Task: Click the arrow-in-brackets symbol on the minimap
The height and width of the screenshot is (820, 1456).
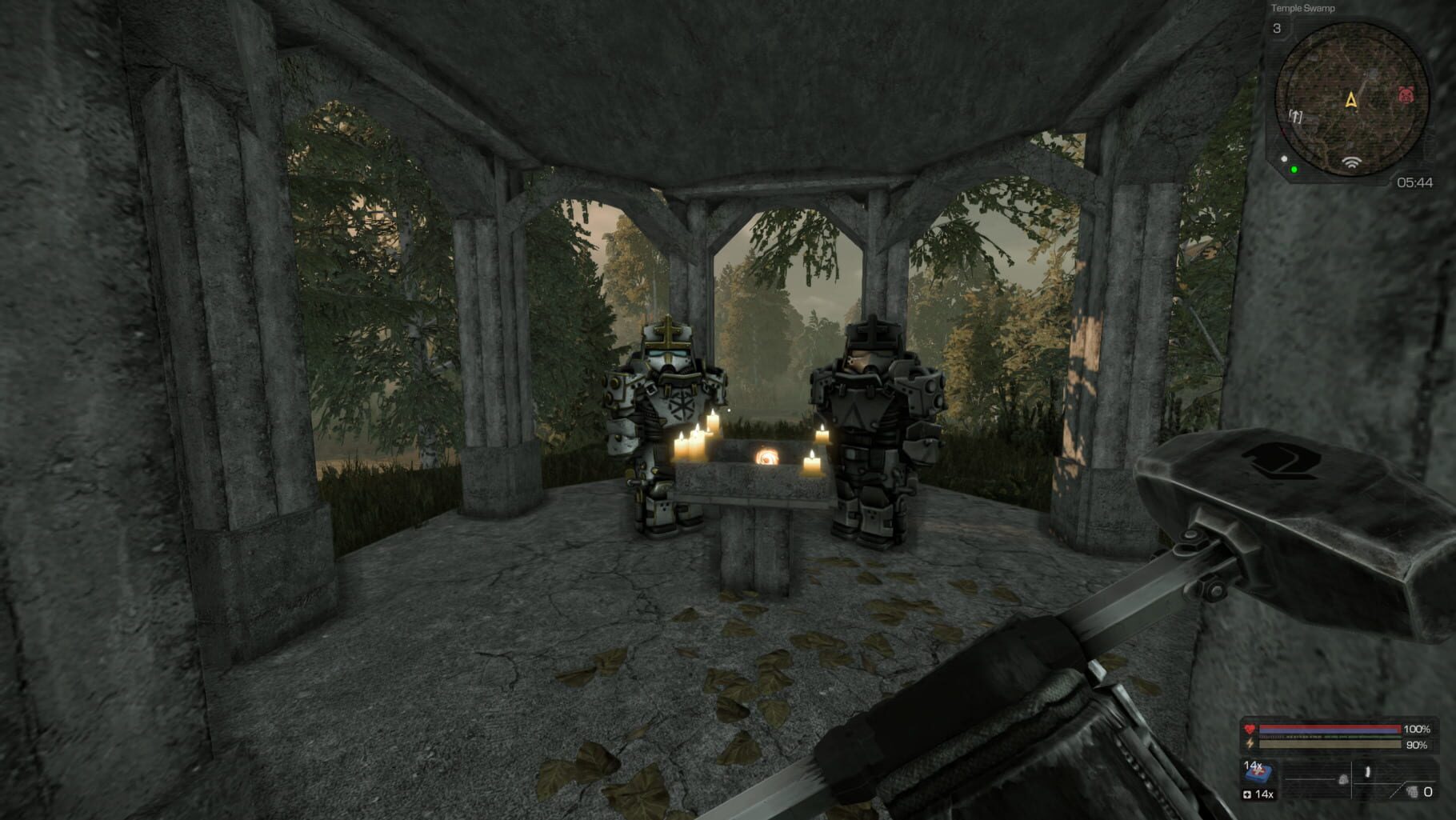Action: 1295,117
